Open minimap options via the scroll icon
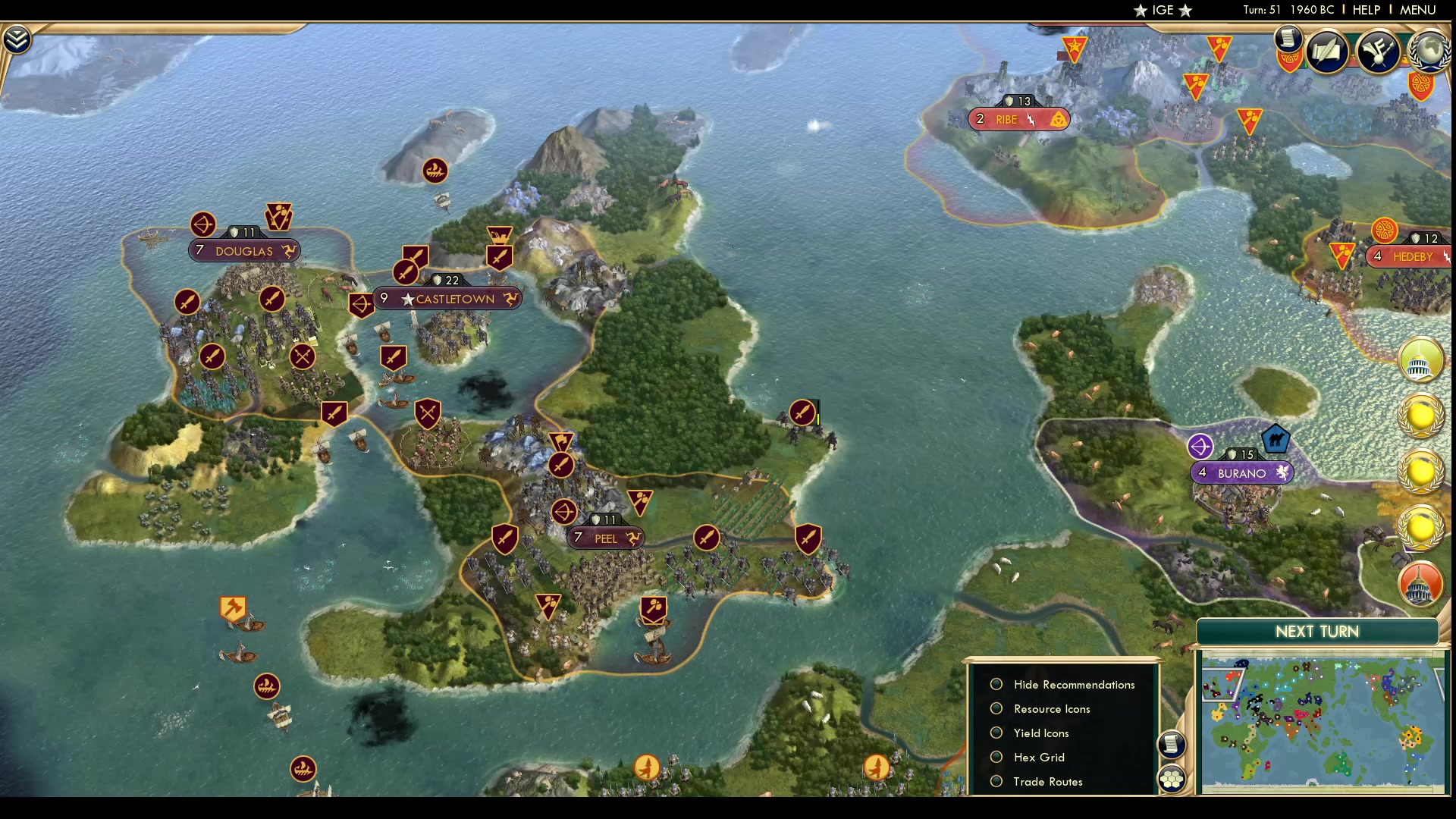This screenshot has width=1456, height=819. [x=1171, y=745]
